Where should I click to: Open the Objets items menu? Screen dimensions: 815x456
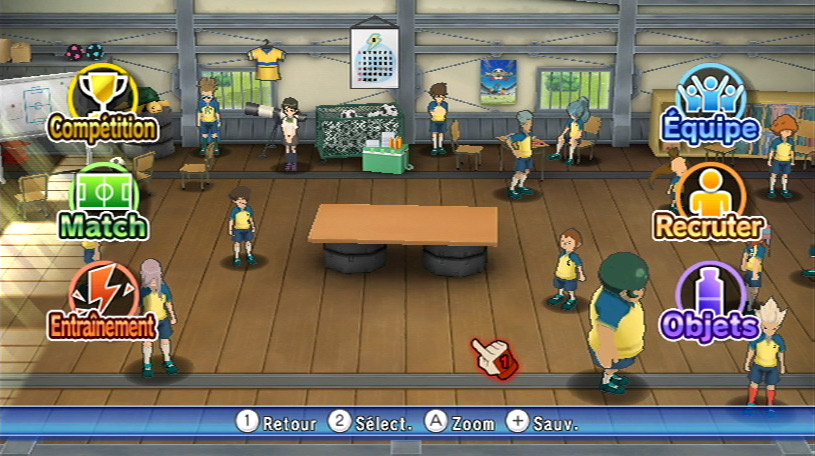(x=710, y=300)
